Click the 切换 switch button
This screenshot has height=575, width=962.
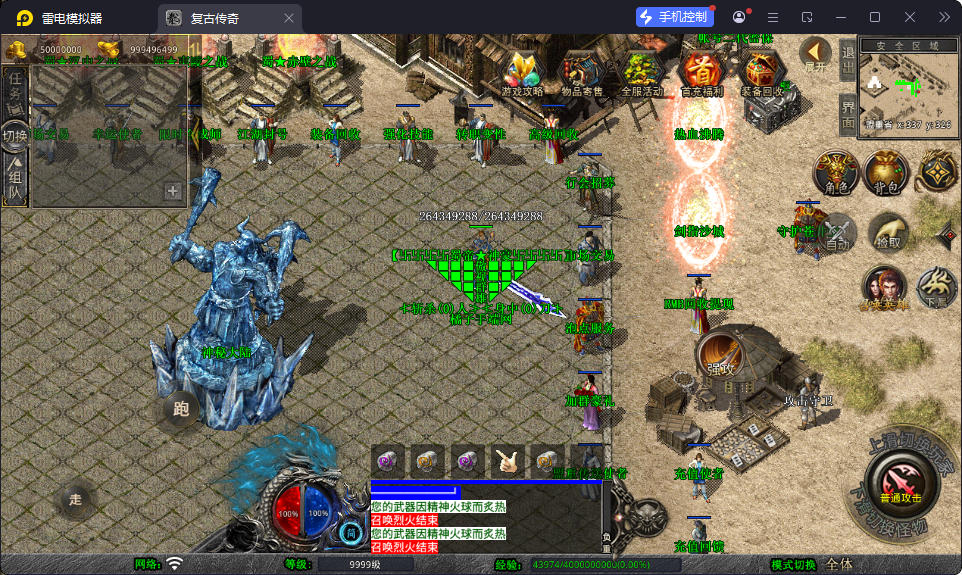(x=15, y=136)
